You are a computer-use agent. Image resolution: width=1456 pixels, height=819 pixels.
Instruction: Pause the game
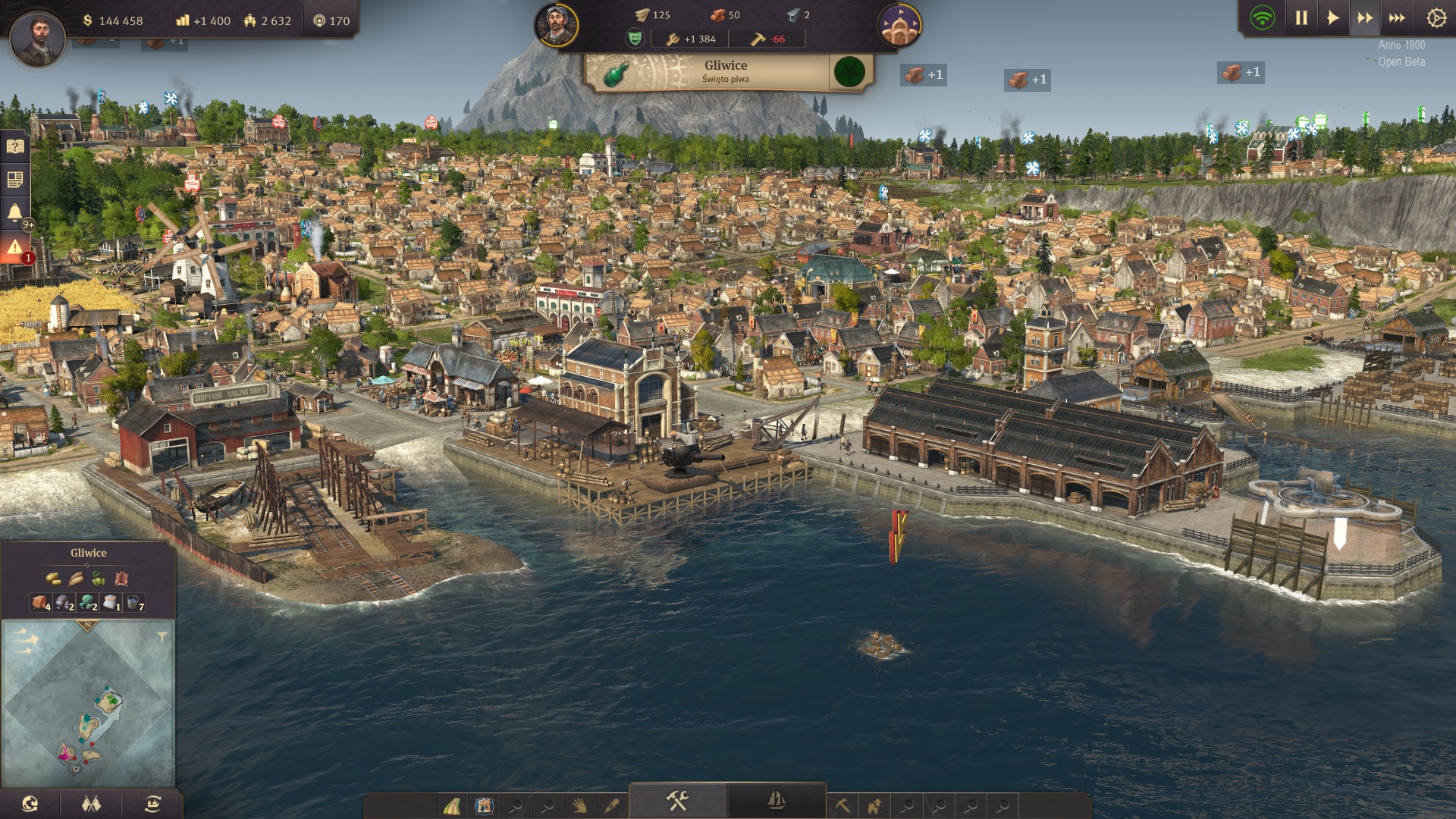[x=1301, y=18]
